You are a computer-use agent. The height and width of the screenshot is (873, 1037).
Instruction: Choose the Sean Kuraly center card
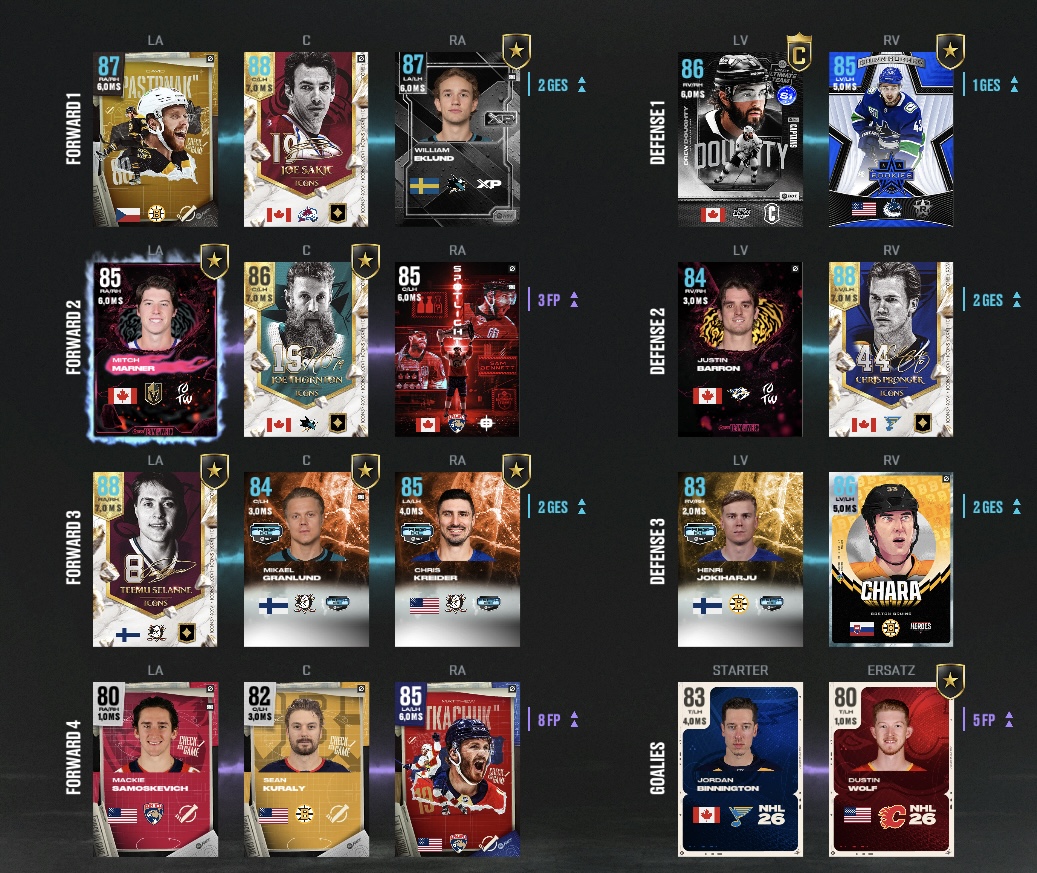point(306,769)
